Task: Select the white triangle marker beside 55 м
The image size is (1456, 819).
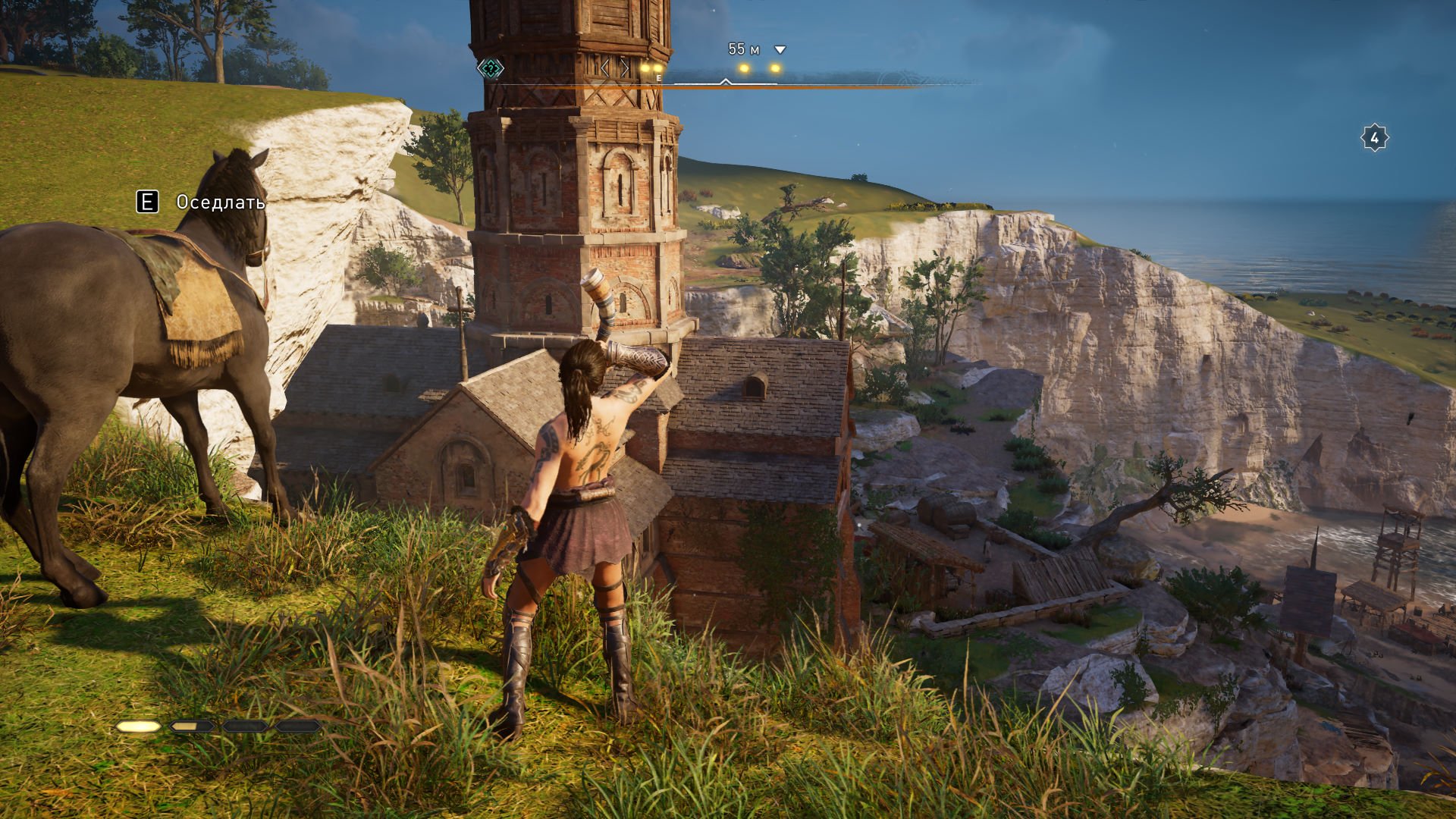Action: pyautogui.click(x=780, y=50)
